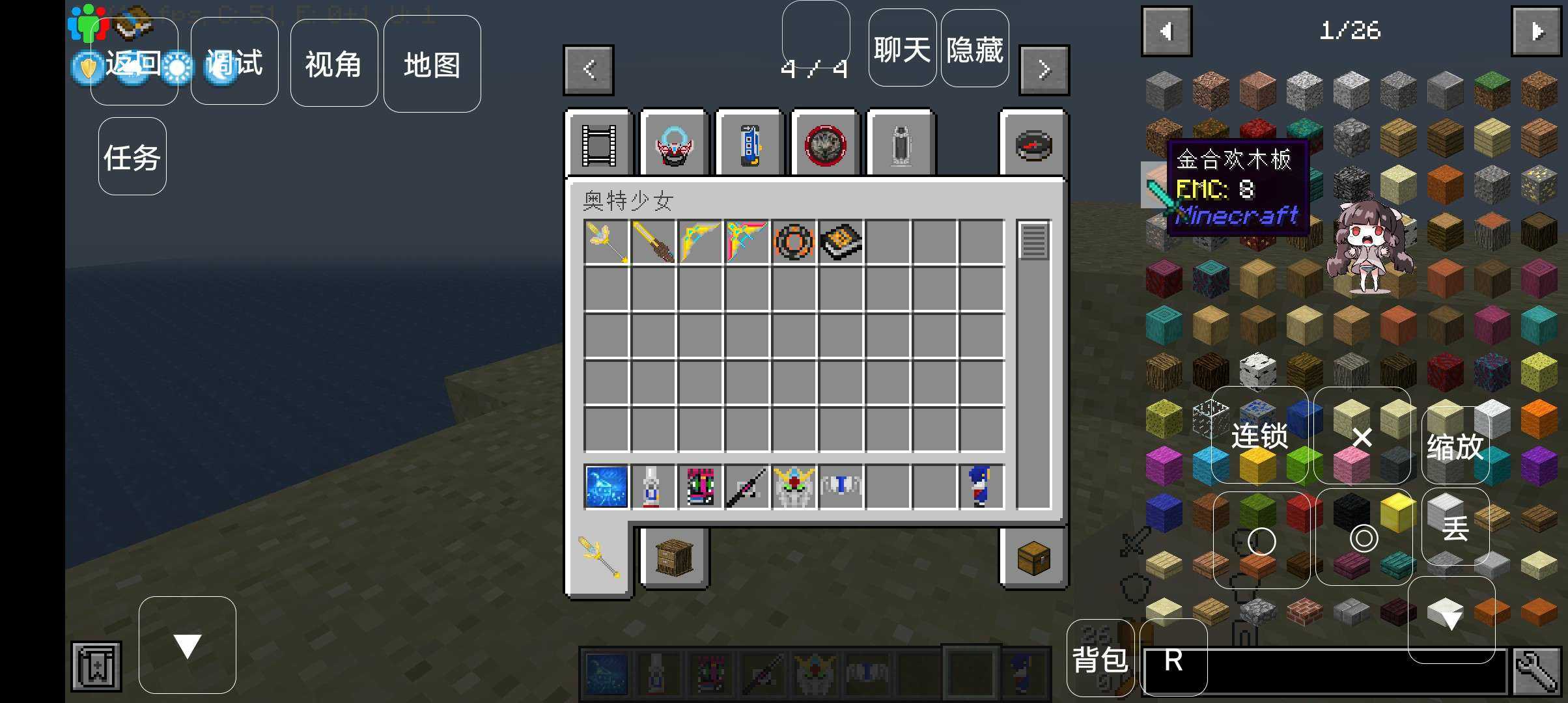Select the compass search tab

1033,145
